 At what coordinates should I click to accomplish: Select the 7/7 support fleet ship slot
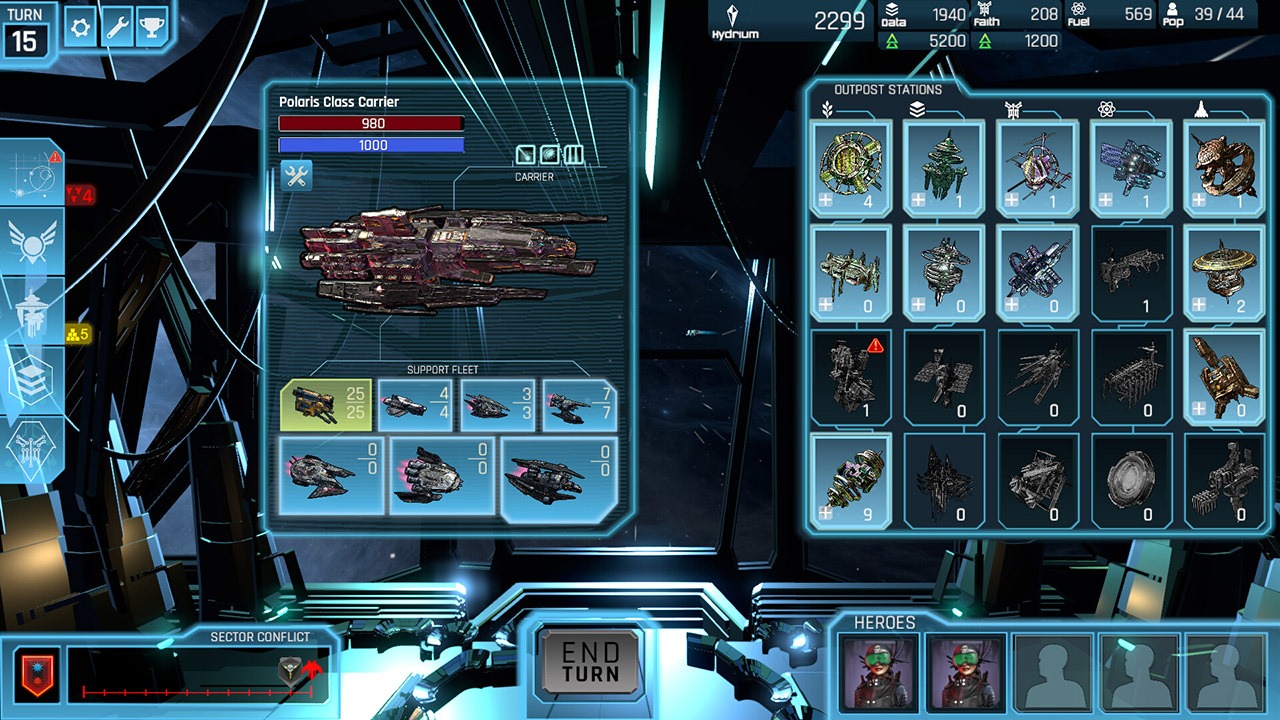tap(580, 405)
